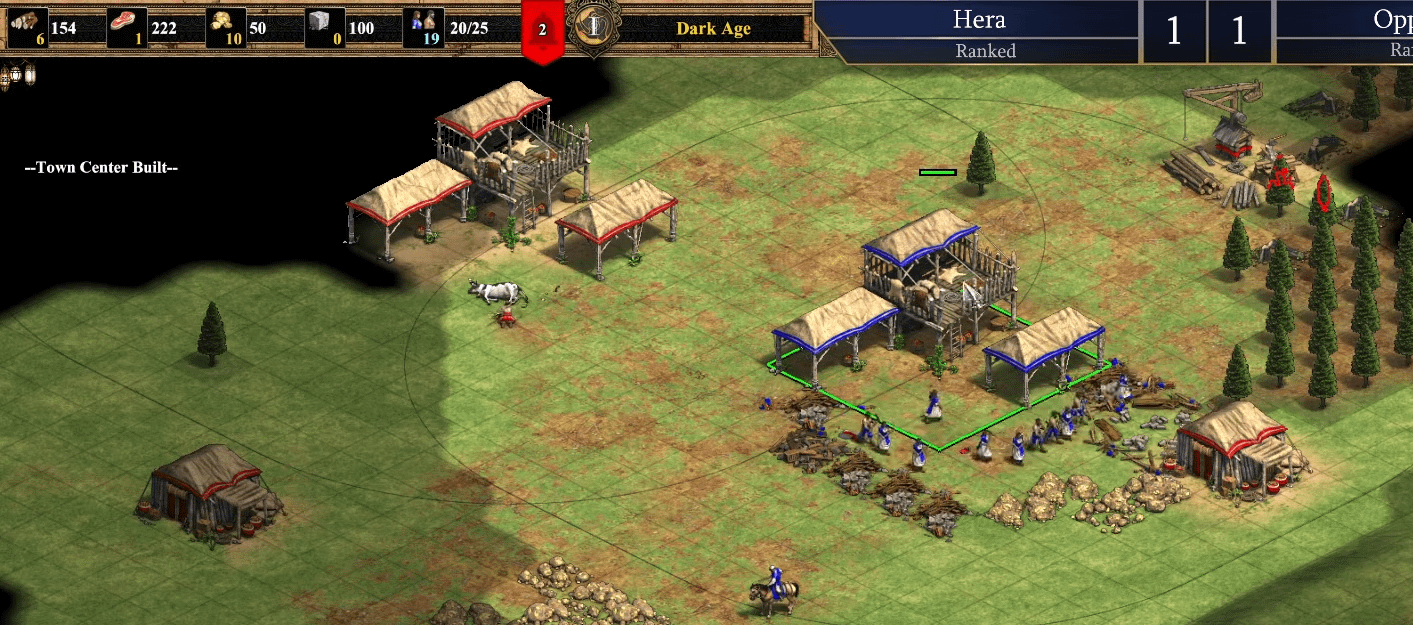
Task: Select idle villagers via red bell banner
Action: point(543,30)
